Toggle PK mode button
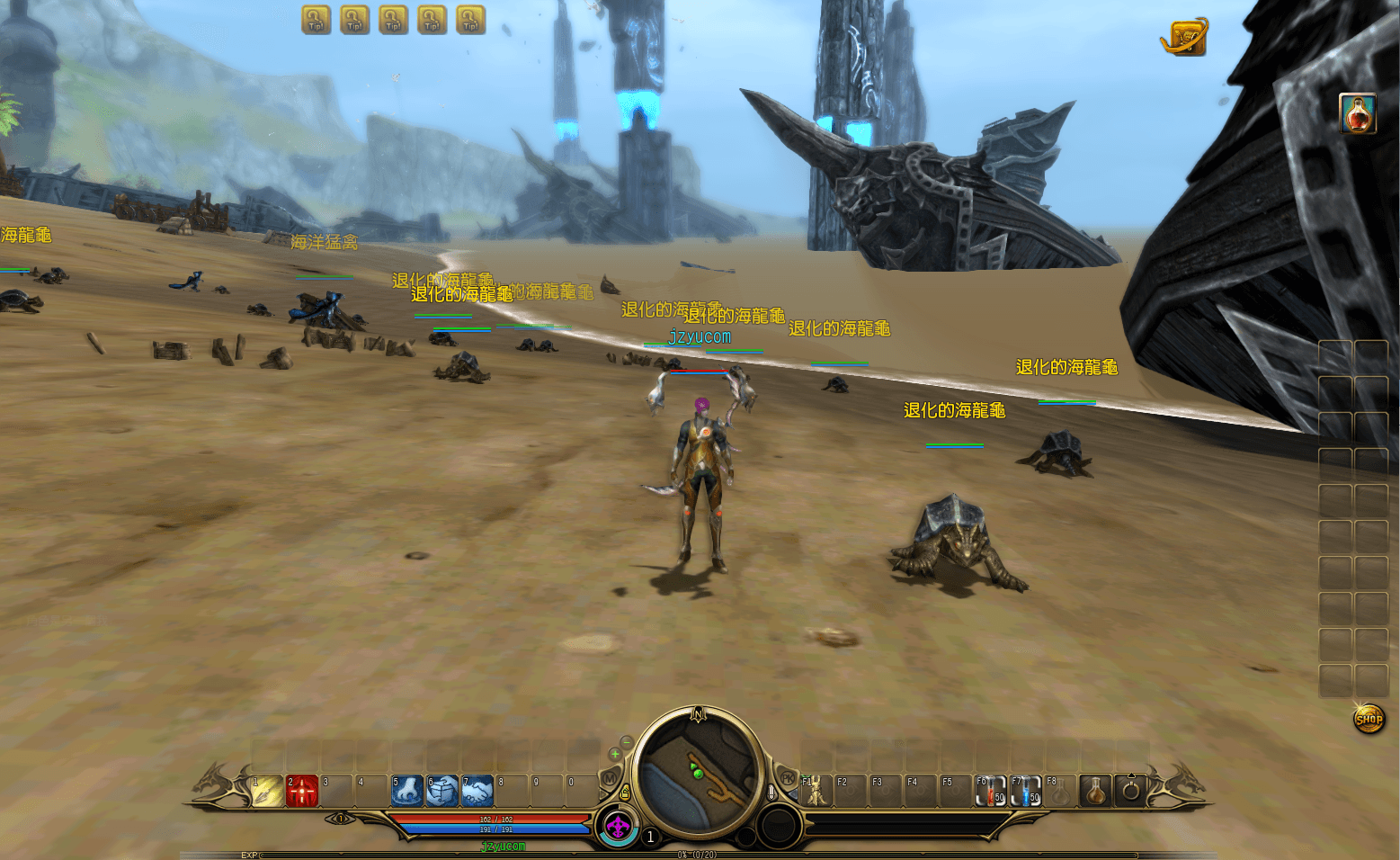 (x=788, y=778)
